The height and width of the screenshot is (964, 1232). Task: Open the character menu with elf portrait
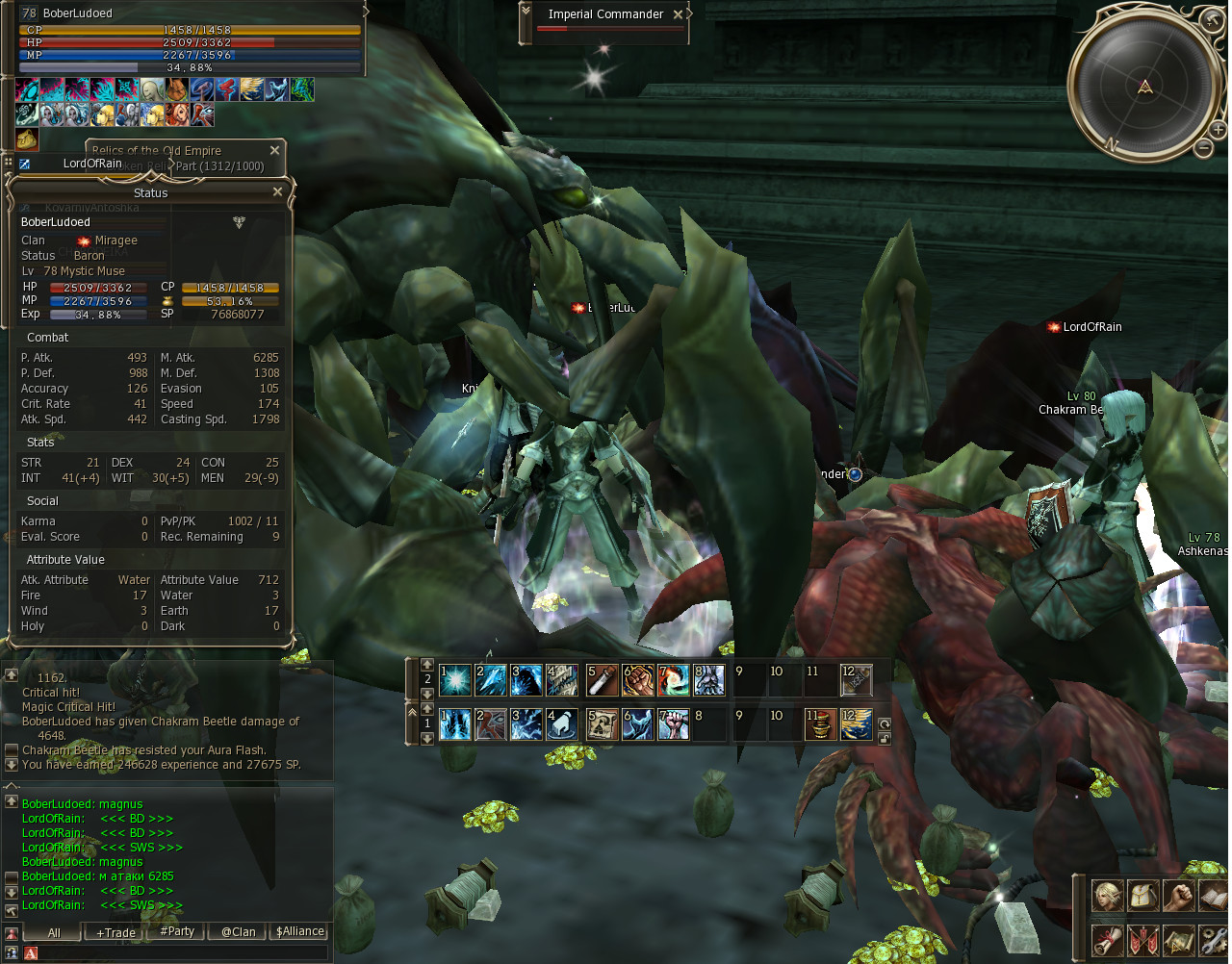click(x=1107, y=896)
